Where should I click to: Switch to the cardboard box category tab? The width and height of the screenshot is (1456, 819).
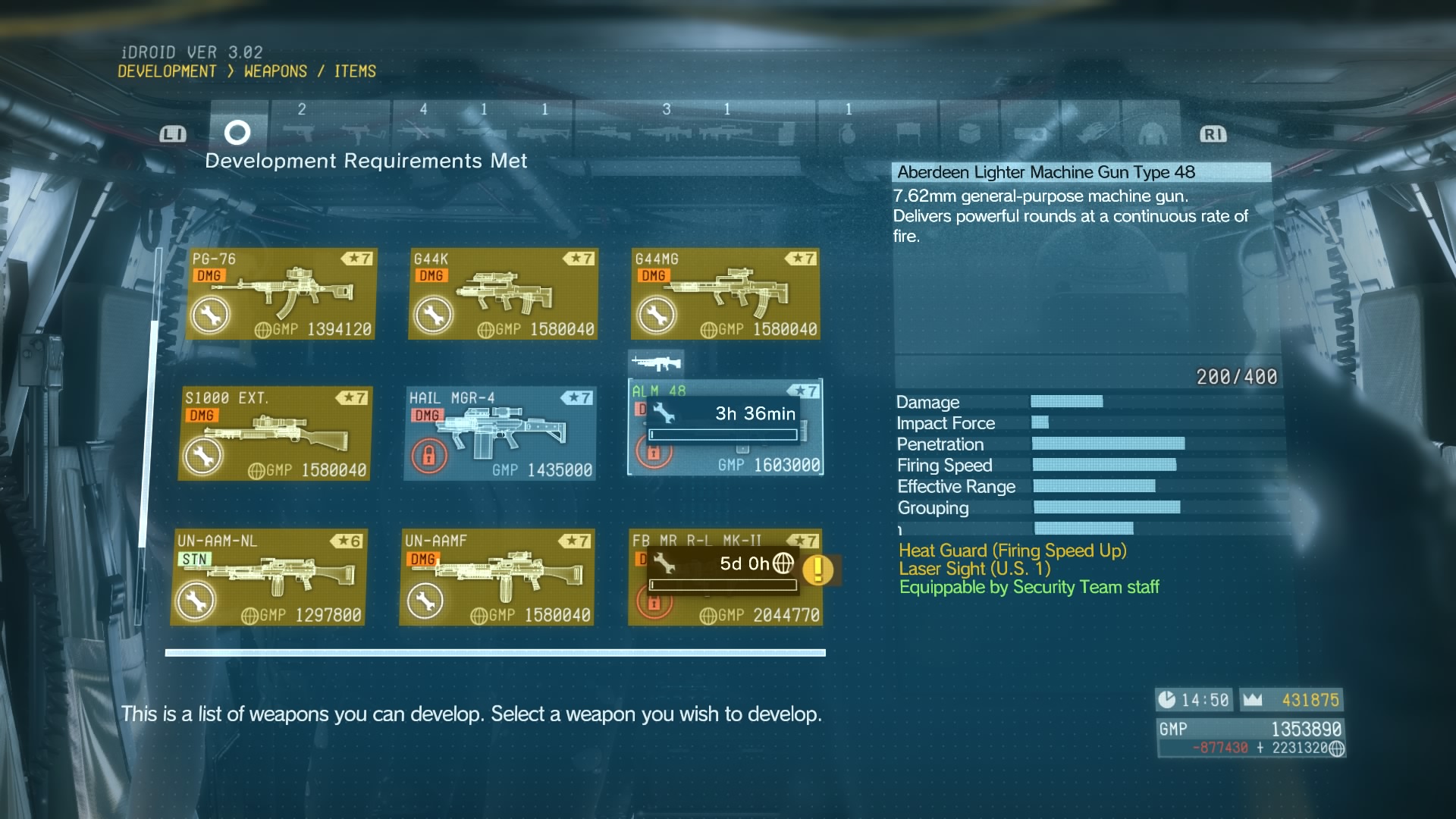click(x=969, y=134)
